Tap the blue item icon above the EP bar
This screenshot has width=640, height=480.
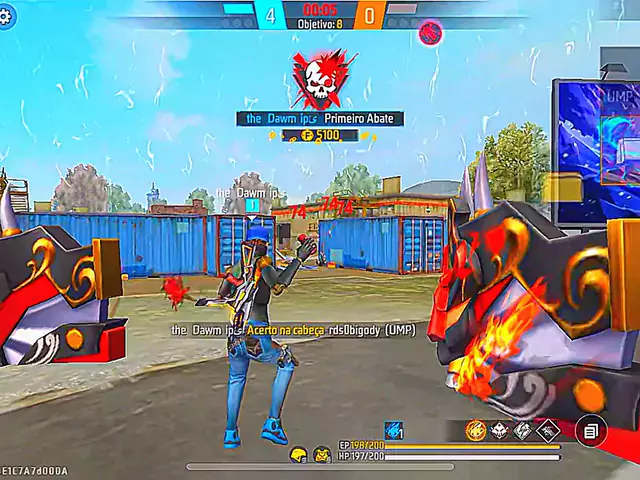(x=394, y=430)
